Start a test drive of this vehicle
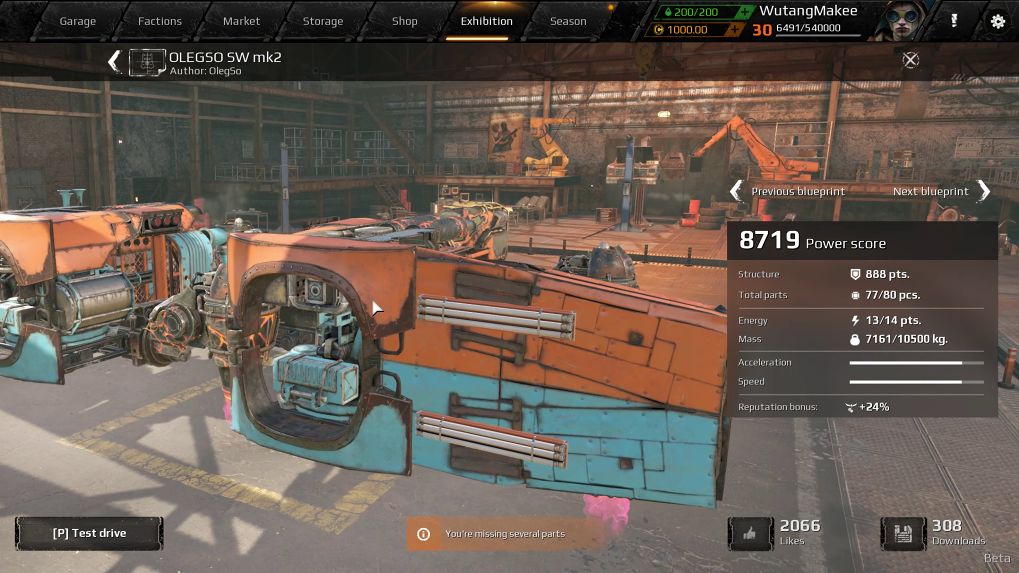1019x573 pixels. 89,533
